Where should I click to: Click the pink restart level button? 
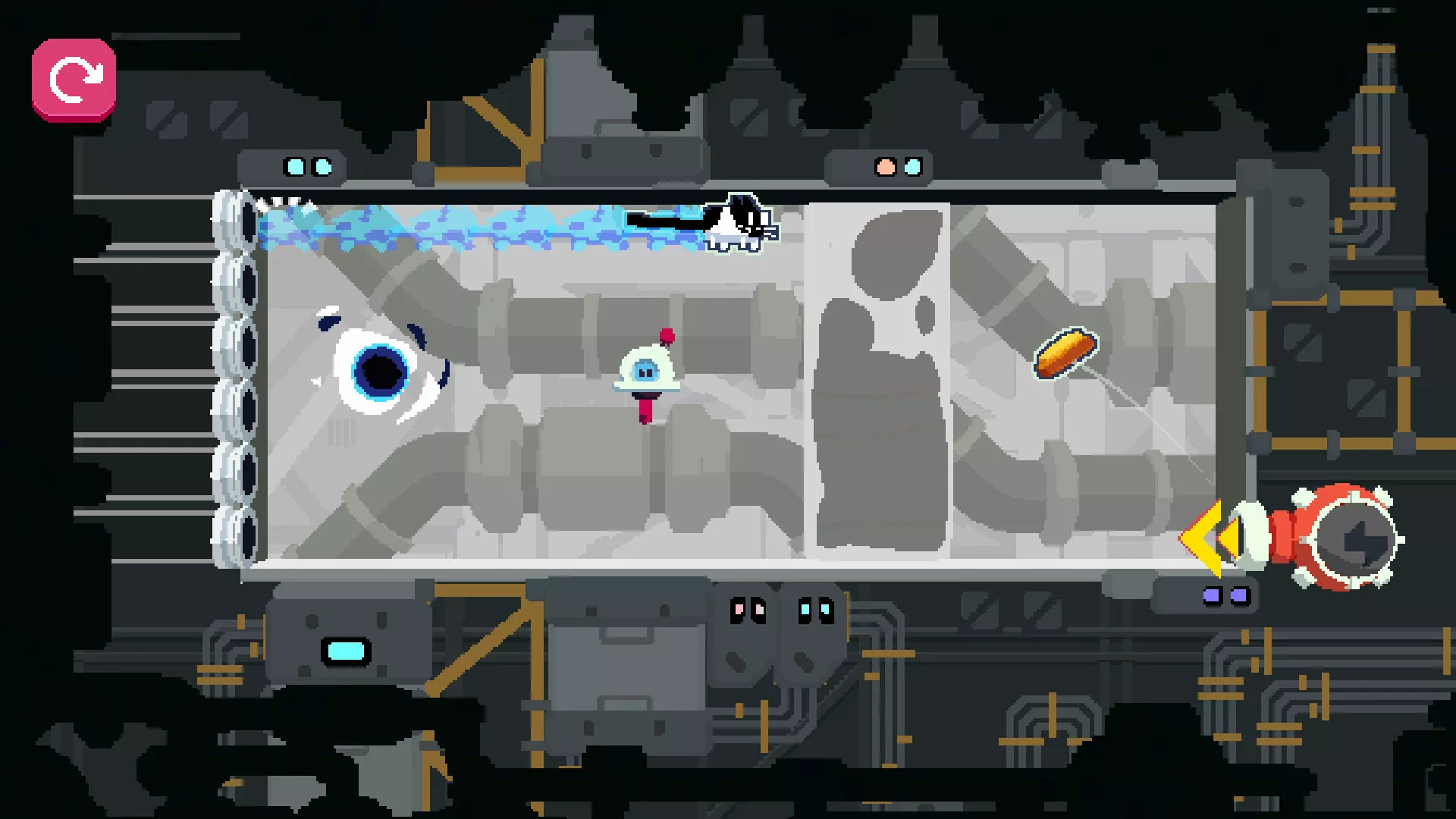pyautogui.click(x=74, y=80)
